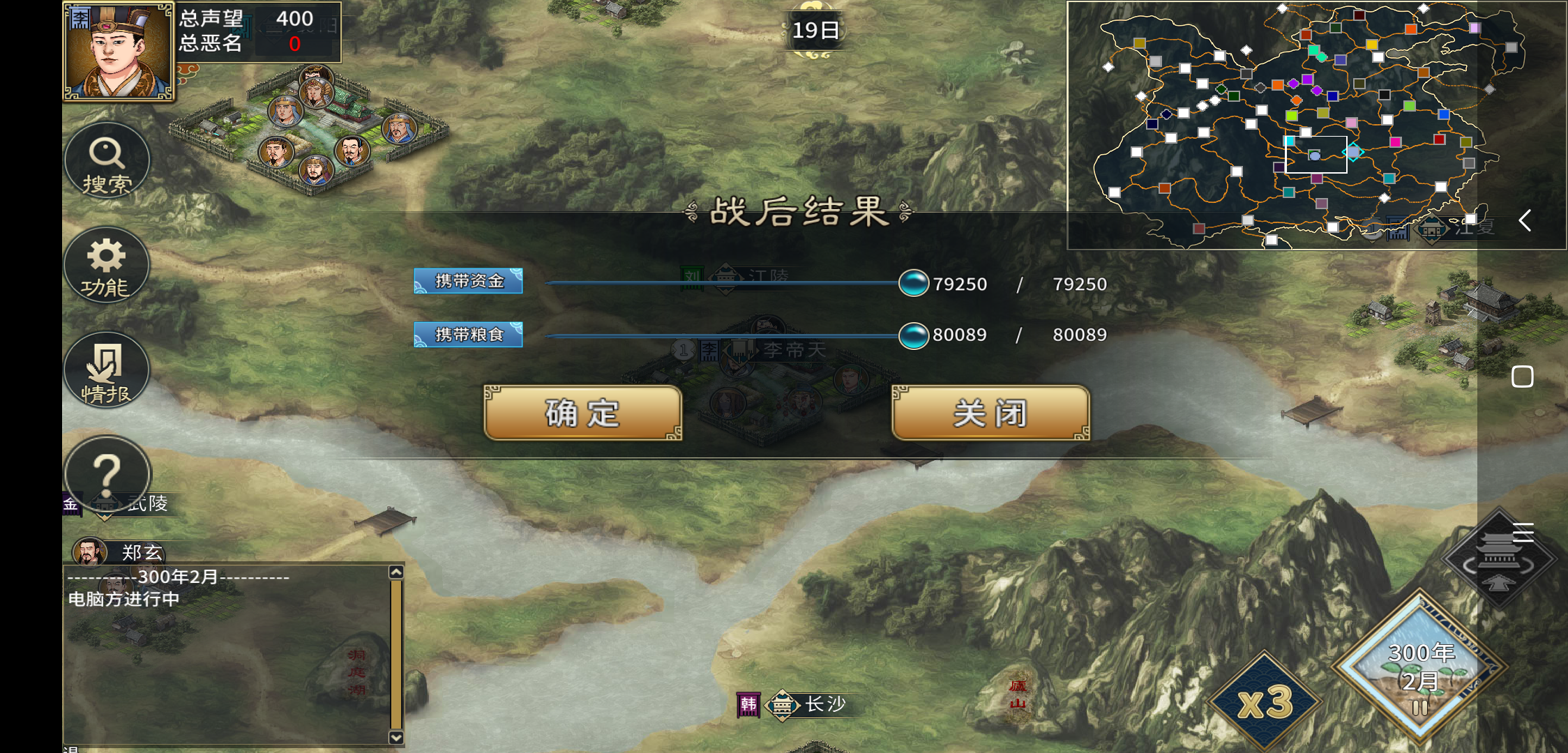Adjust the 携带资金 slider knob
The image size is (1568, 753).
click(913, 283)
